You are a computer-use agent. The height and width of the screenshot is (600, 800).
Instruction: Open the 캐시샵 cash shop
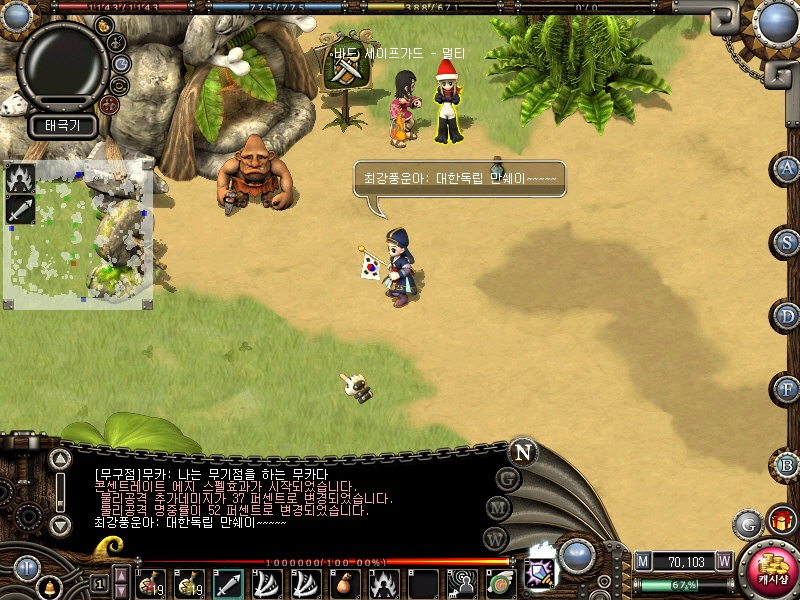770,568
